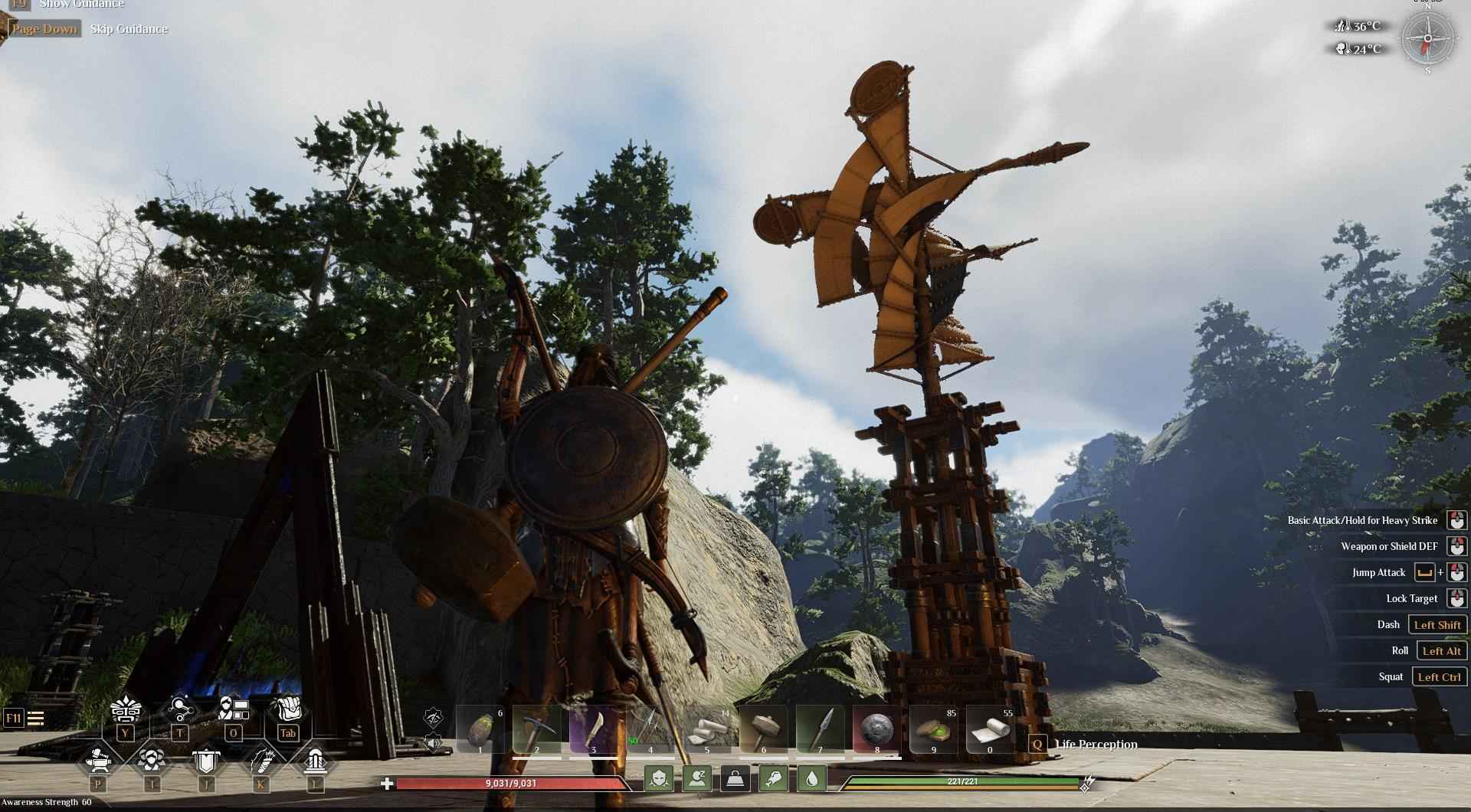Select the pickaxe hotbar slot

[536, 729]
